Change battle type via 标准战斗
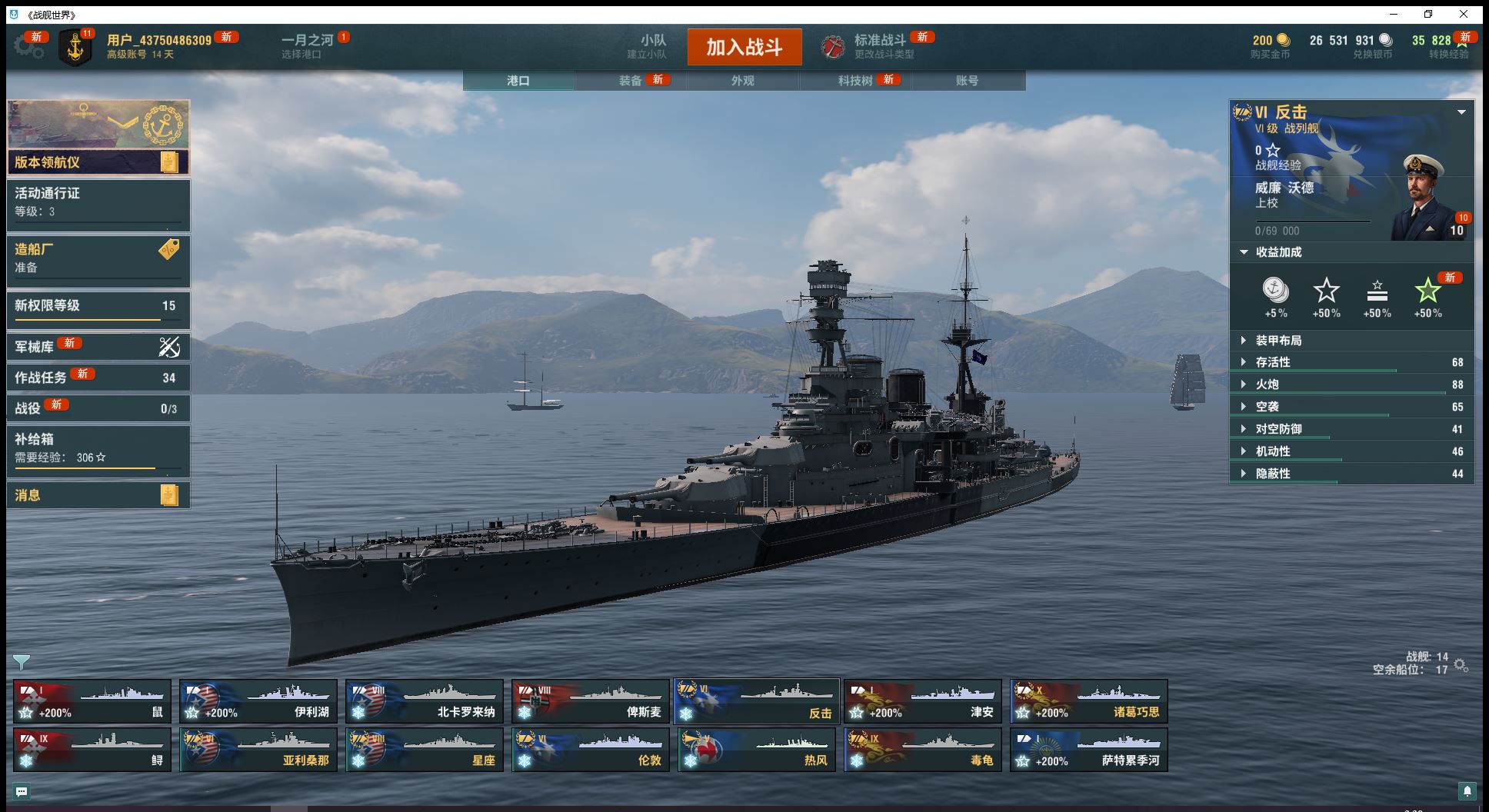Screen dimensions: 1489x812 click(x=879, y=46)
